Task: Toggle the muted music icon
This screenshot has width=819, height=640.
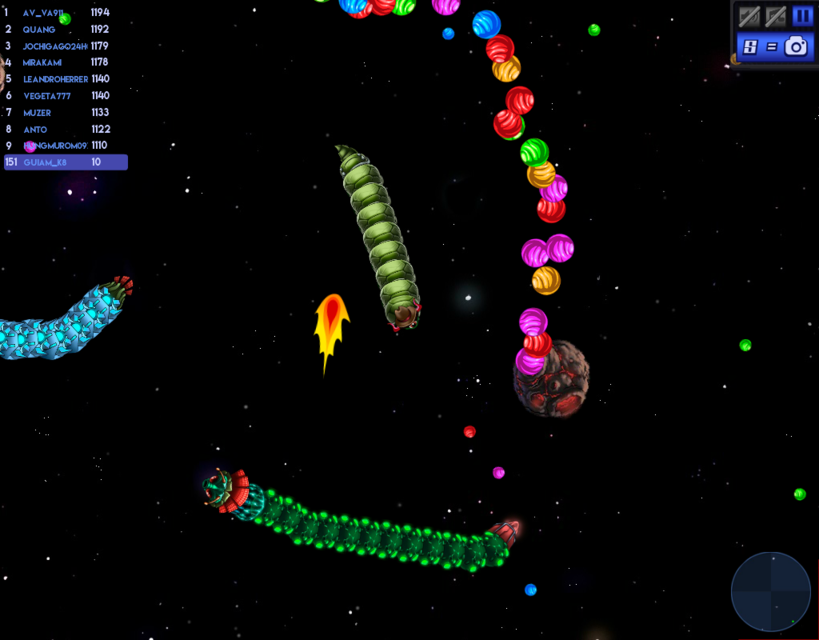Action: [x=775, y=16]
